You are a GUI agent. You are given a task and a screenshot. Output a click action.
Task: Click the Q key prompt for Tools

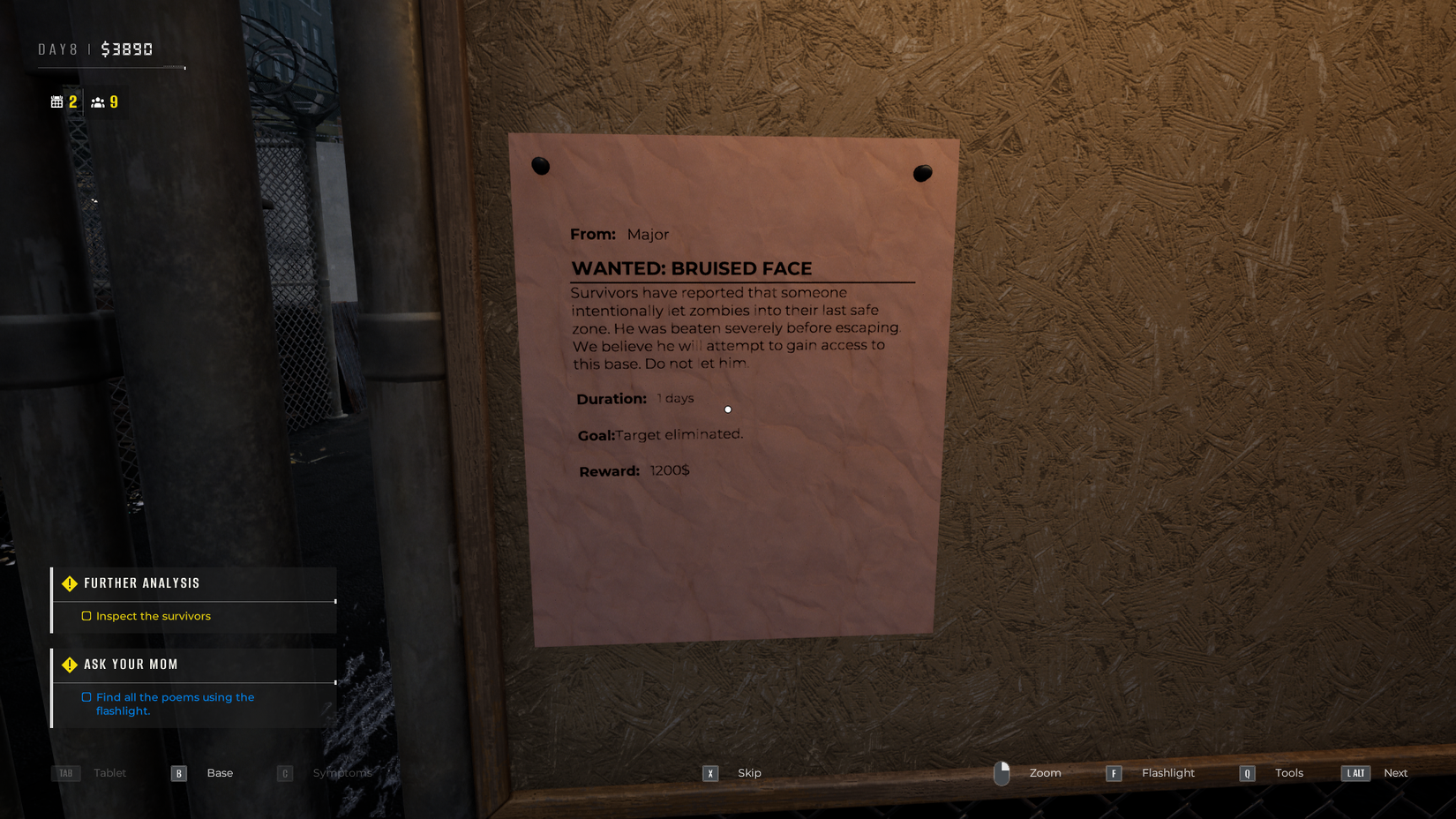1247,773
